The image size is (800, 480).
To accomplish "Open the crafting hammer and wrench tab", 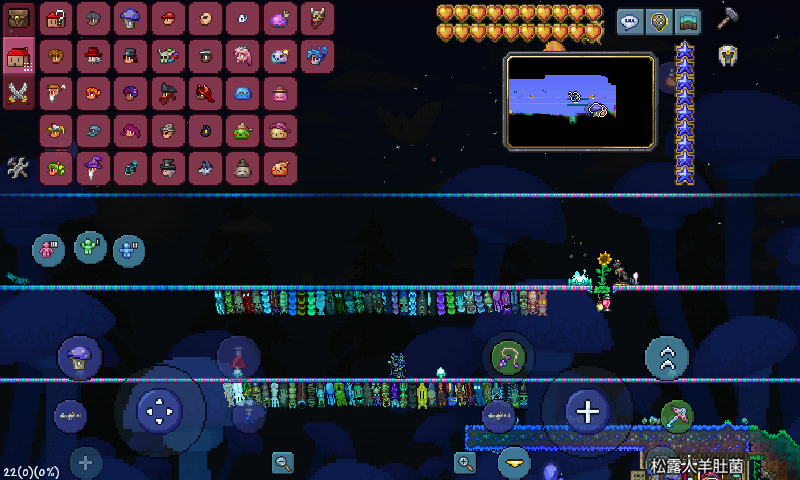I will click(19, 168).
